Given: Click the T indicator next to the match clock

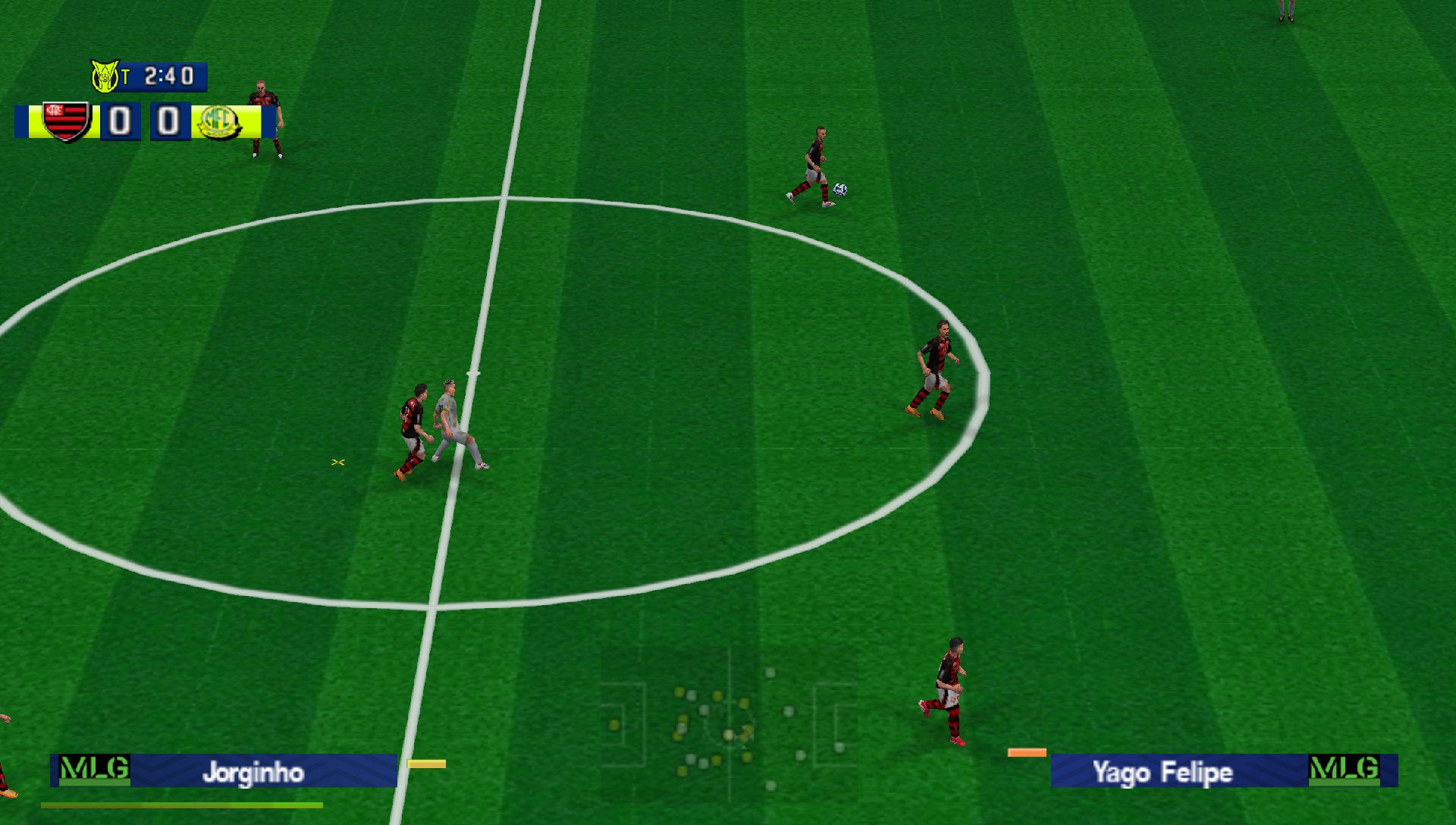Looking at the screenshot, I should coord(127,75).
